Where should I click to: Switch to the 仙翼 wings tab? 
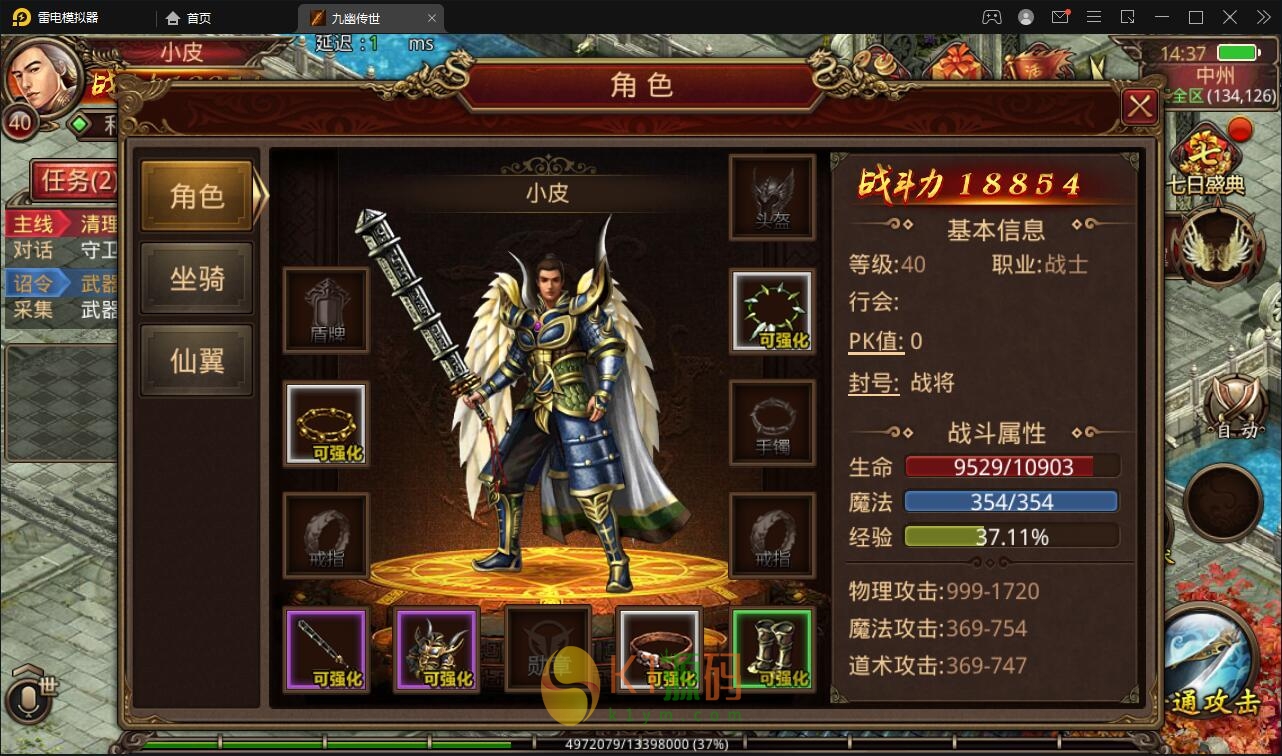click(196, 360)
